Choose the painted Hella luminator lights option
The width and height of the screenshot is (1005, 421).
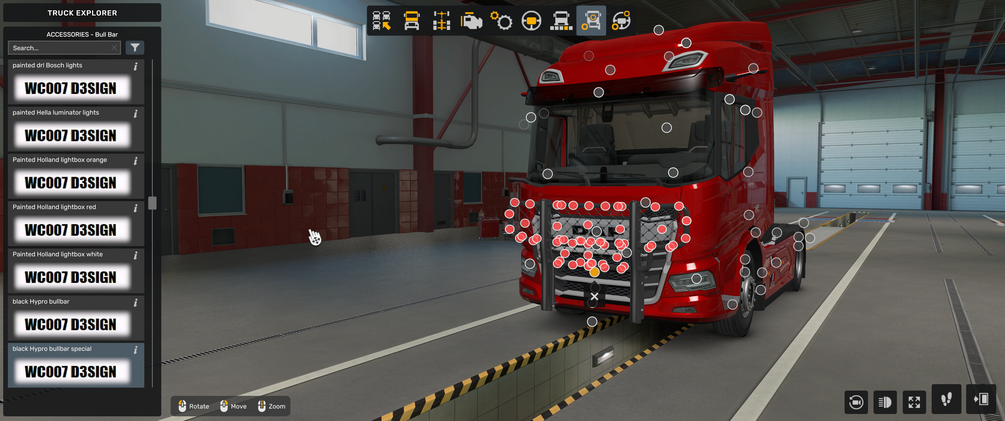point(70,135)
